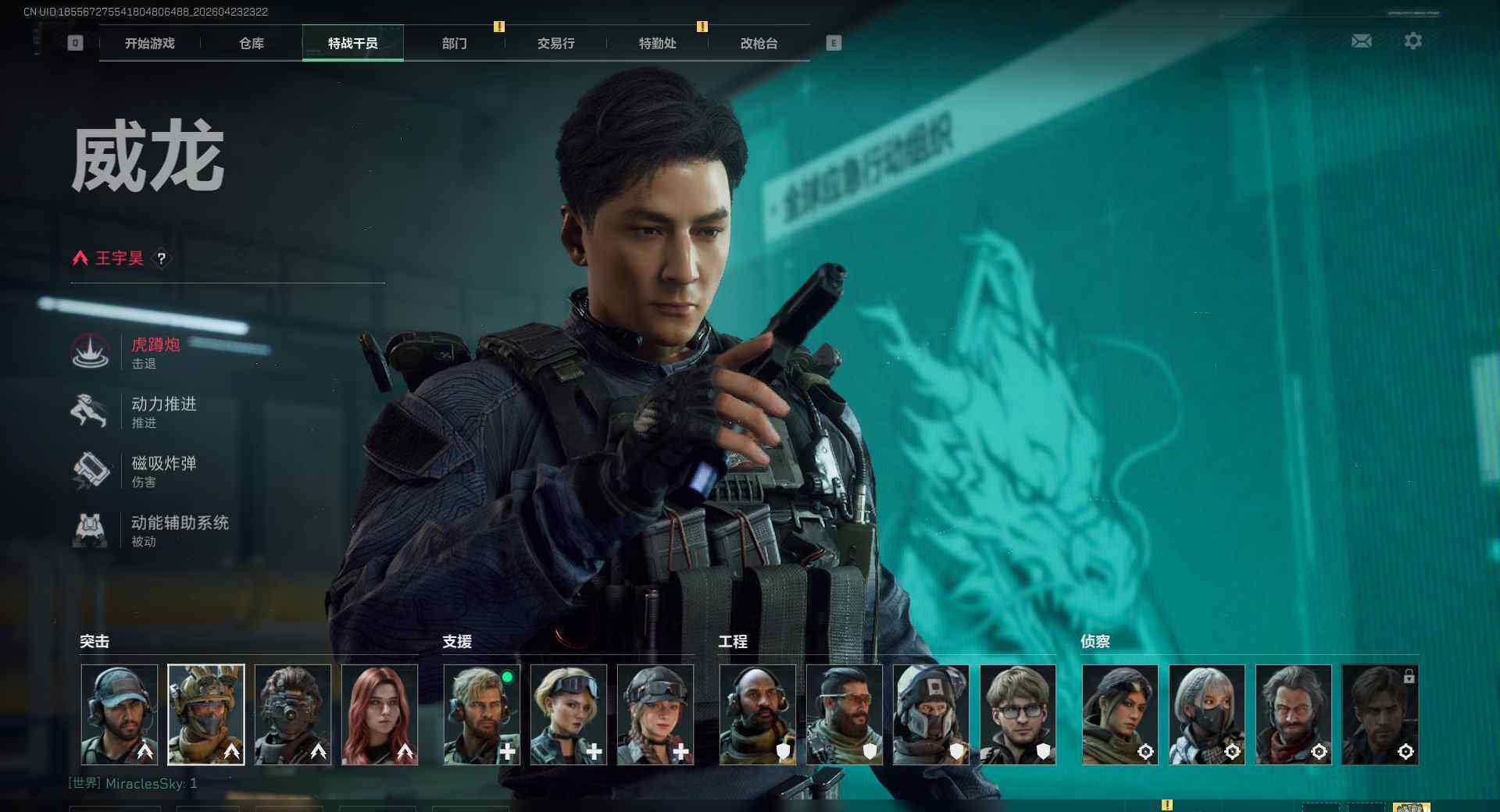The image size is (1500, 812).
Task: Select the red-haired woman assault operator portrait
Action: point(380,714)
